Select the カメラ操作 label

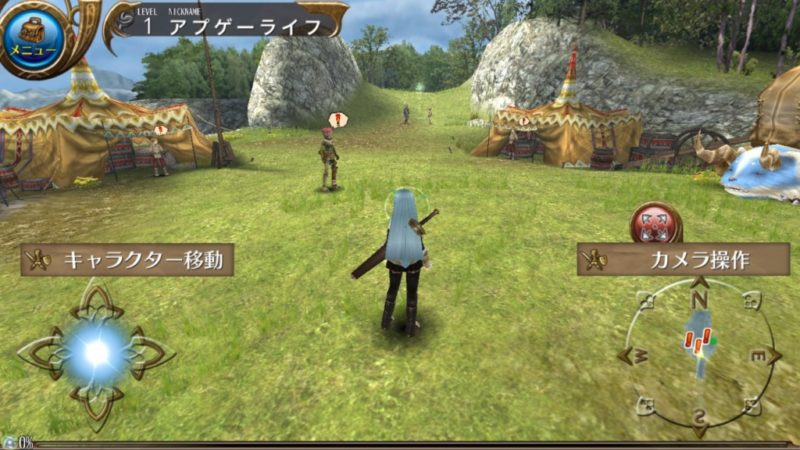pos(683,260)
